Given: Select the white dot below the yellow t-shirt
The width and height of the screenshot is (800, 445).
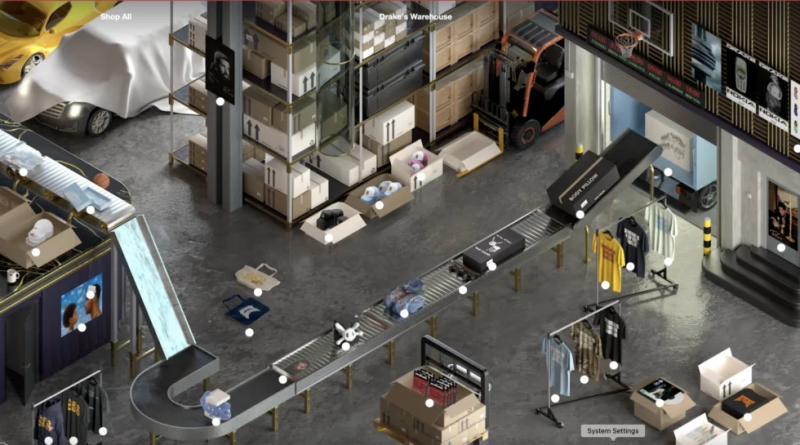Looking at the screenshot, I should pyautogui.click(x=605, y=285).
